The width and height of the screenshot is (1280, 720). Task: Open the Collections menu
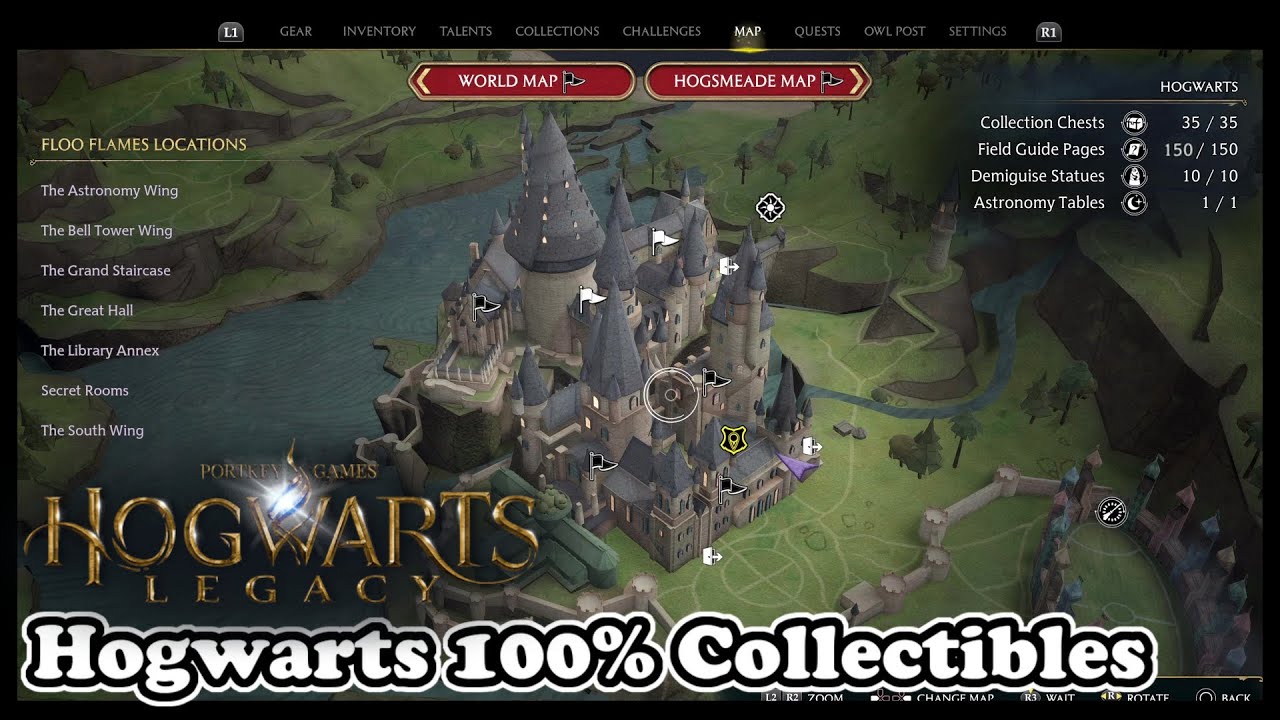click(557, 31)
